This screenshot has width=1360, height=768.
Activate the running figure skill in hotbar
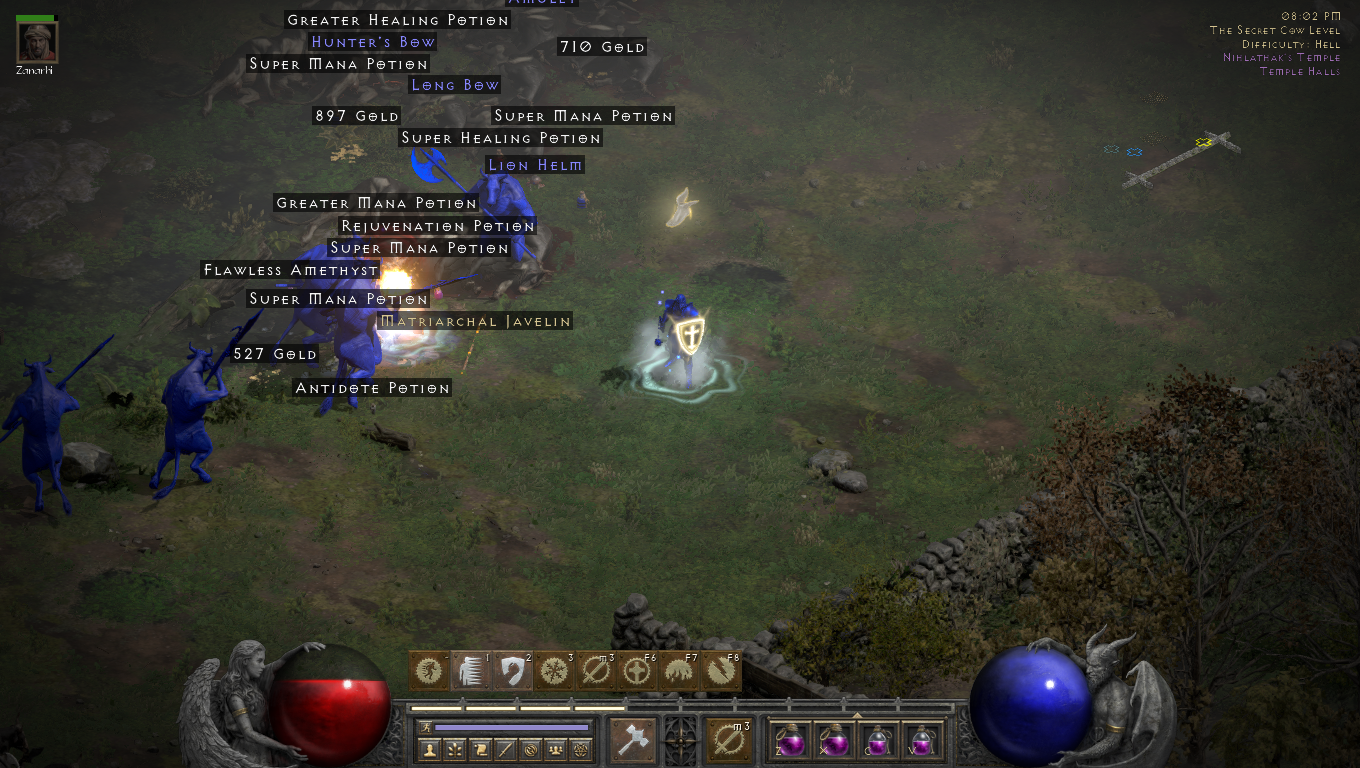[429, 671]
